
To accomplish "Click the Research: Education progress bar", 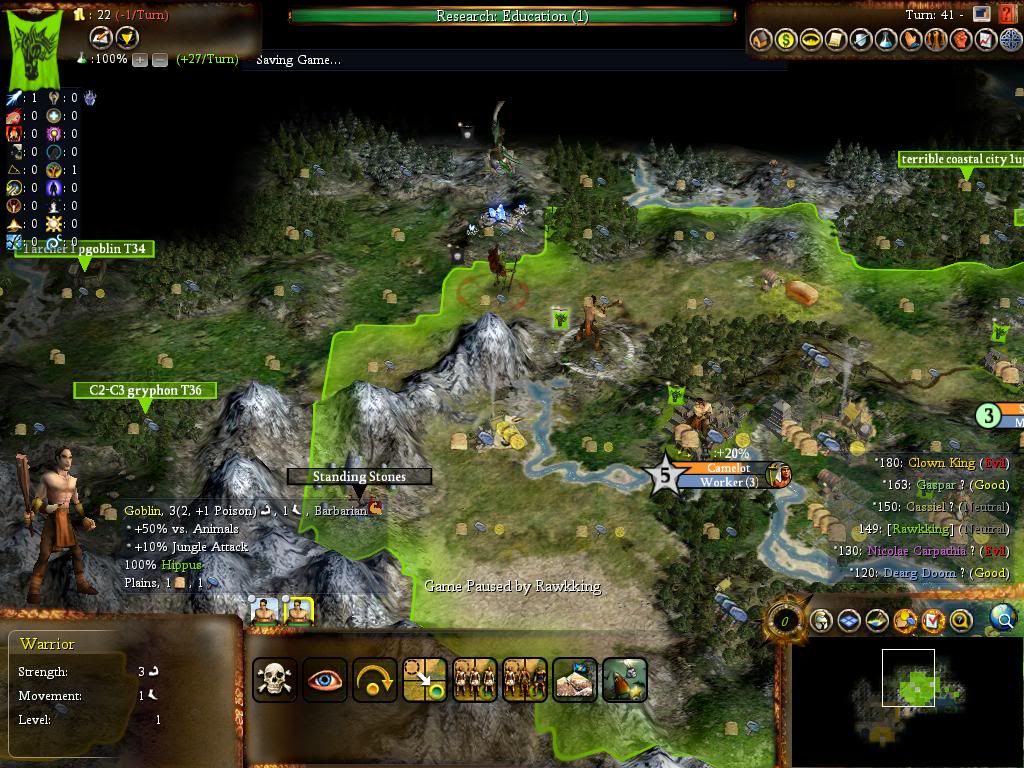I will pyautogui.click(x=512, y=16).
